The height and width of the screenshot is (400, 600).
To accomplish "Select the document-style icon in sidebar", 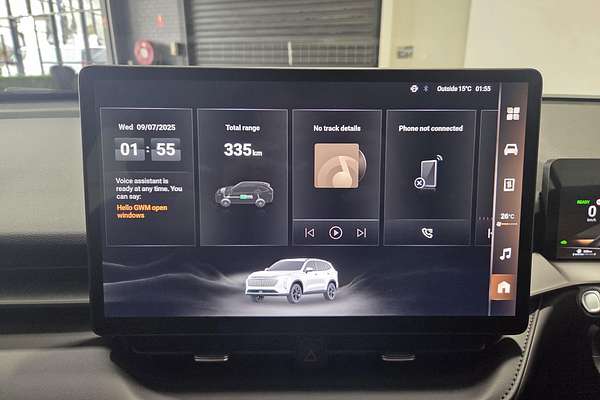I will pyautogui.click(x=509, y=184).
